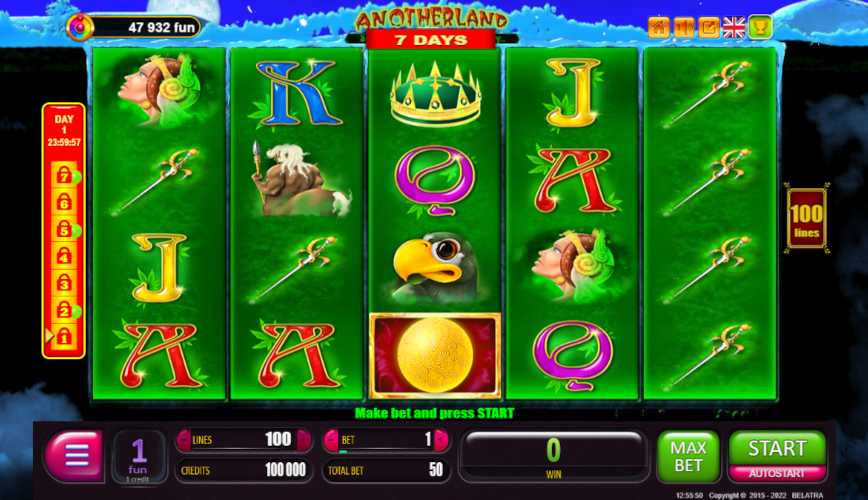The width and height of the screenshot is (868, 500).
Task: Open the 100 lines paytable badge
Action: coord(806,219)
